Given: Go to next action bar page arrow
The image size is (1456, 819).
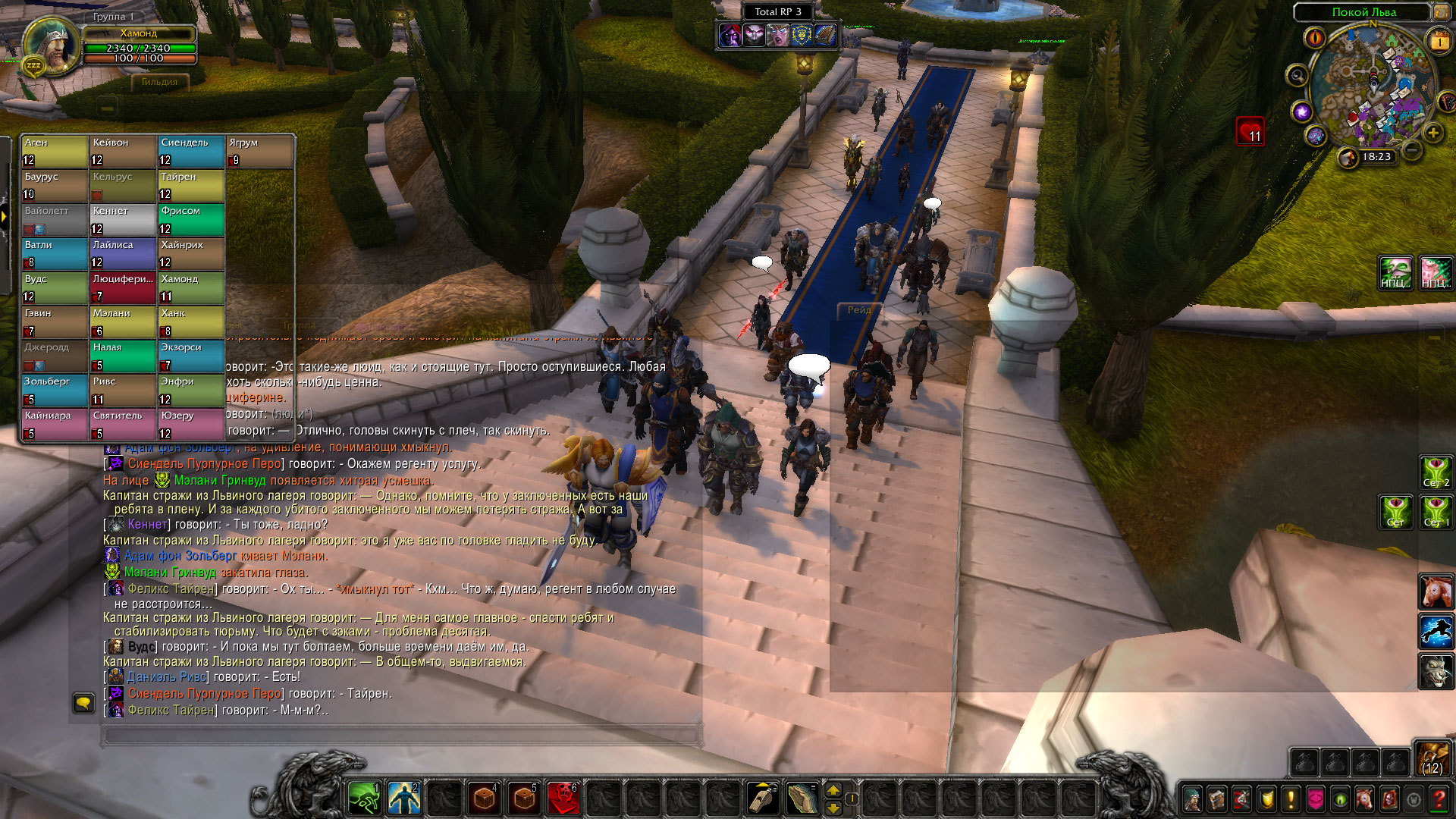Looking at the screenshot, I should point(833,789).
